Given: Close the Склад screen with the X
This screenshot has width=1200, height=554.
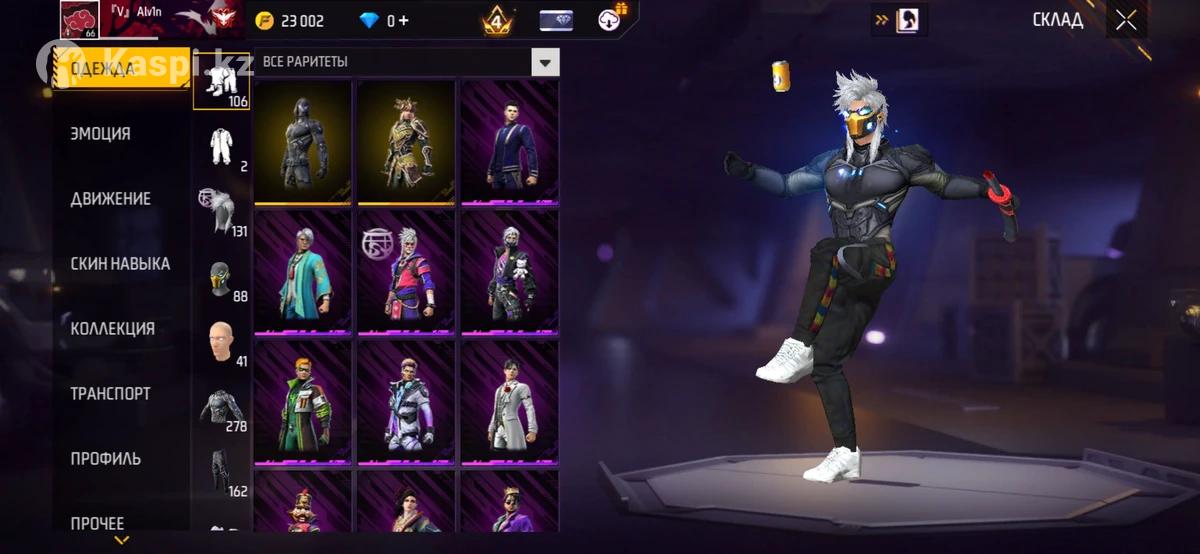Looking at the screenshot, I should [1126, 20].
